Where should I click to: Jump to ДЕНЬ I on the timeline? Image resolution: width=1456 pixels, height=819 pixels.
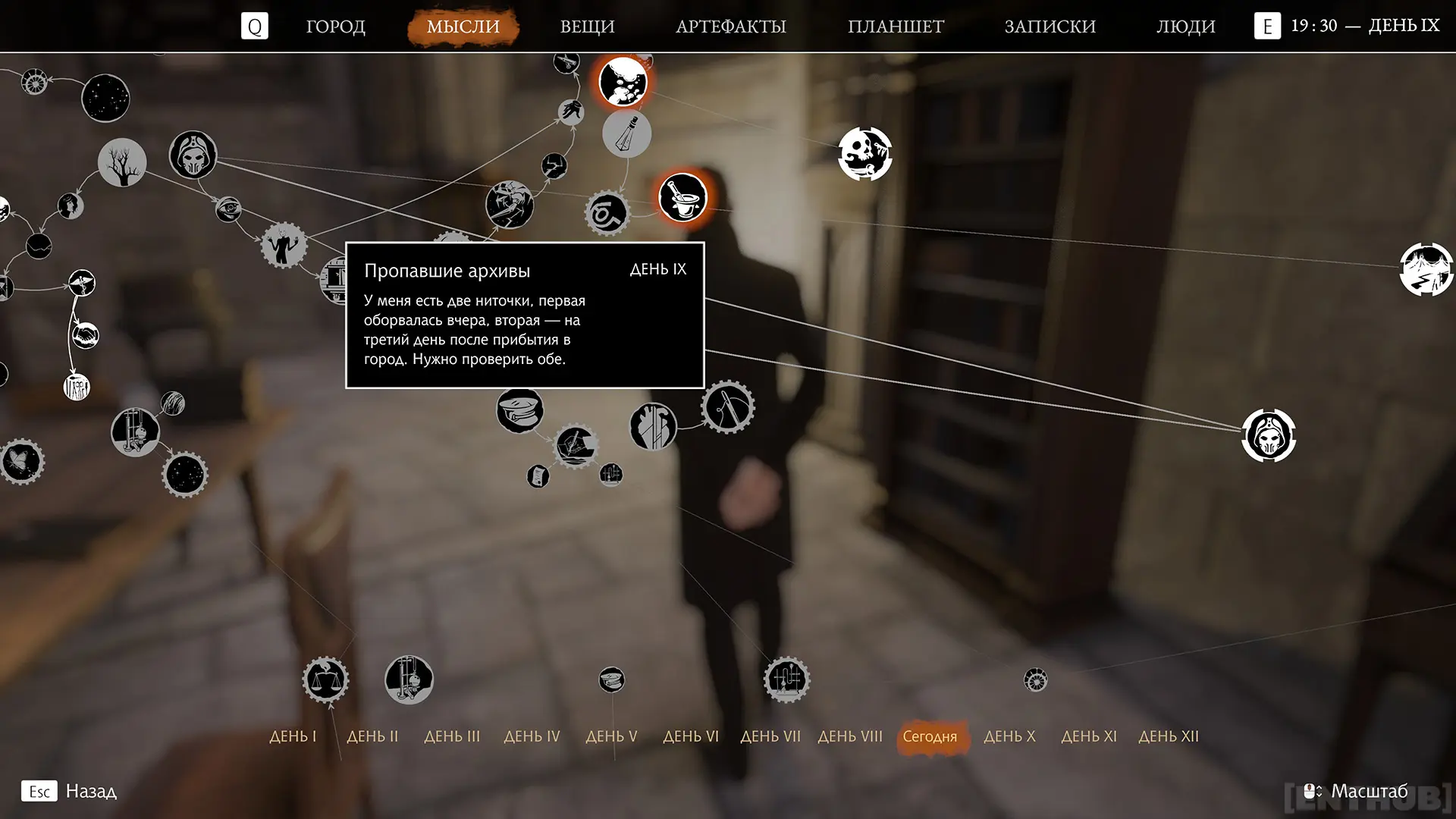[x=293, y=736]
